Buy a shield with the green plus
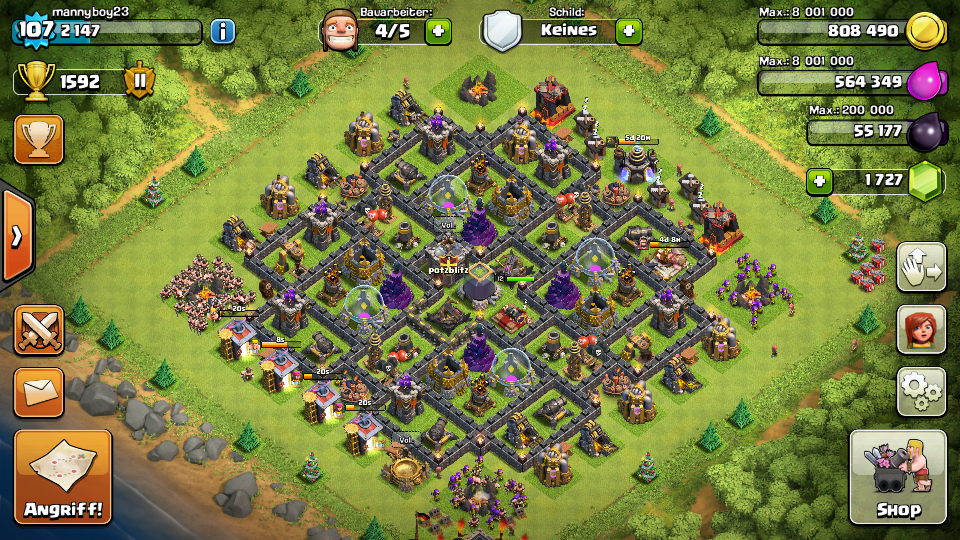This screenshot has width=960, height=540. pyautogui.click(x=628, y=31)
